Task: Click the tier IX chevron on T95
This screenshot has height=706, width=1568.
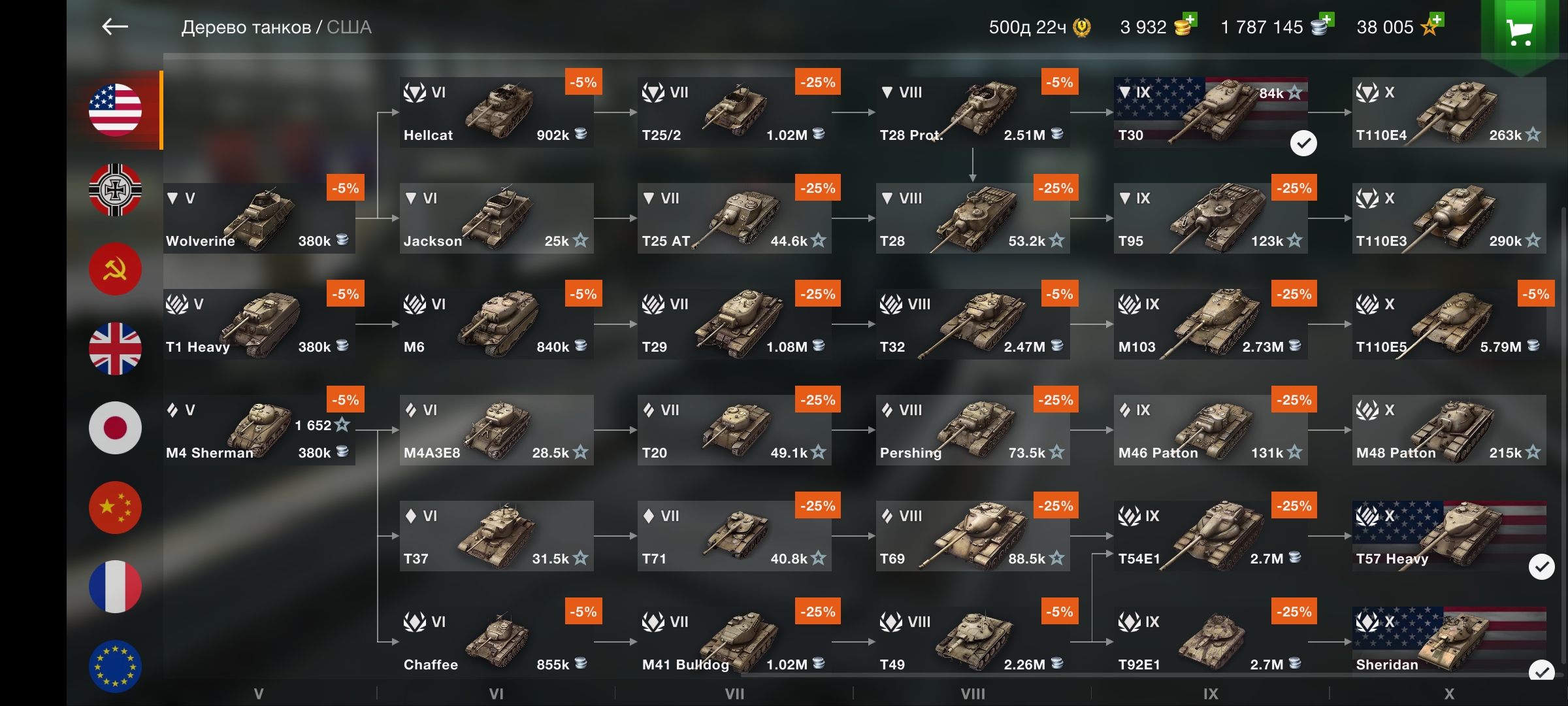Action: pyautogui.click(x=1124, y=198)
